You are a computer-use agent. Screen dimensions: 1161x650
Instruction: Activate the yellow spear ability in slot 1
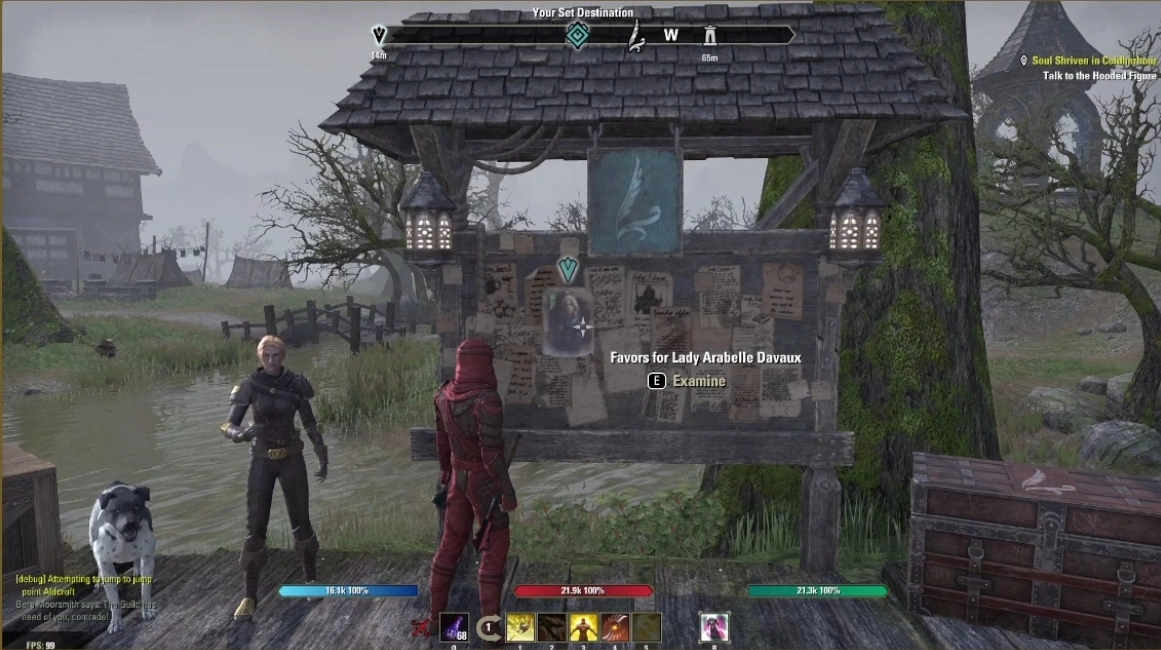pyautogui.click(x=520, y=627)
